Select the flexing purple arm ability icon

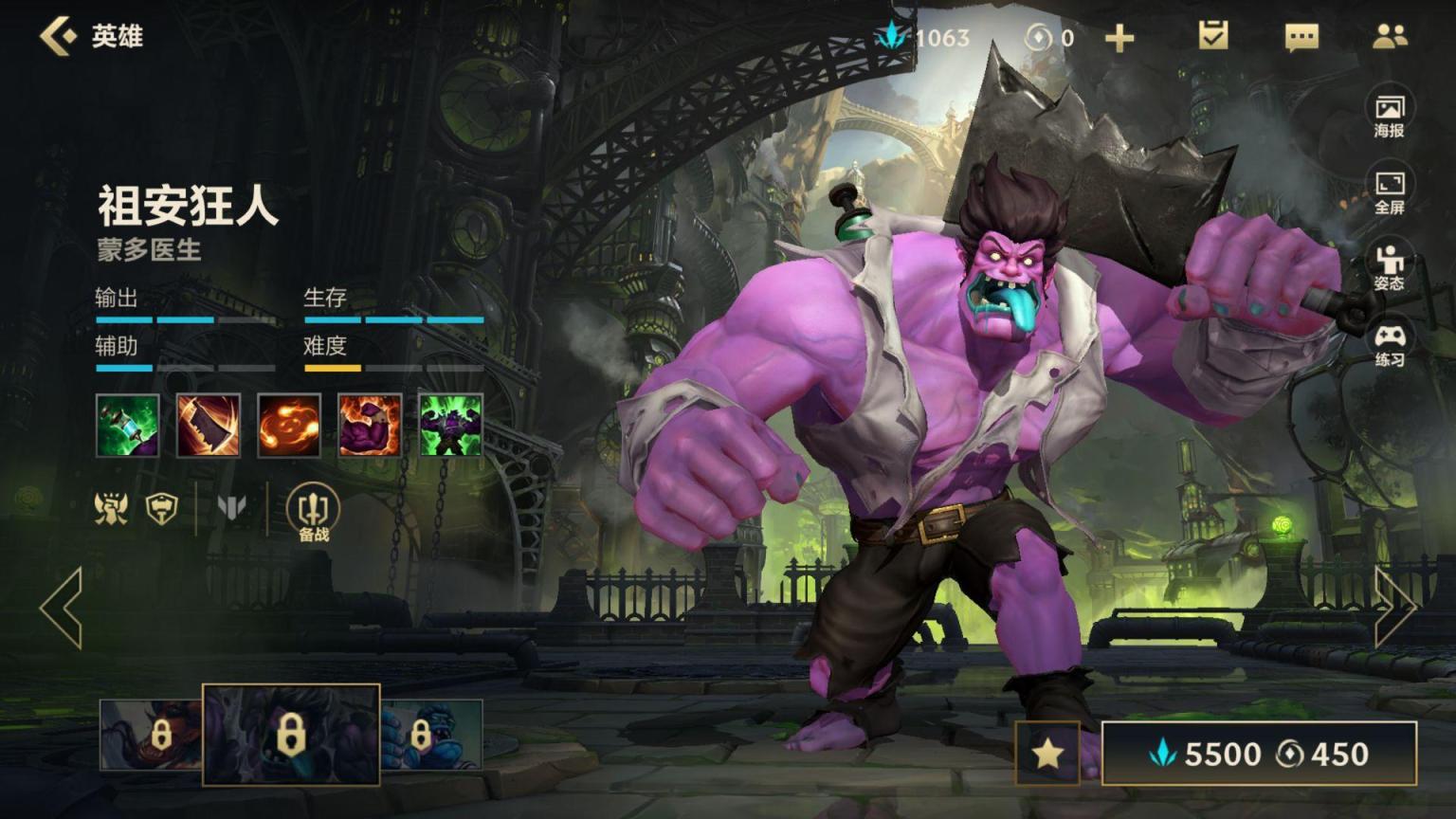click(370, 426)
